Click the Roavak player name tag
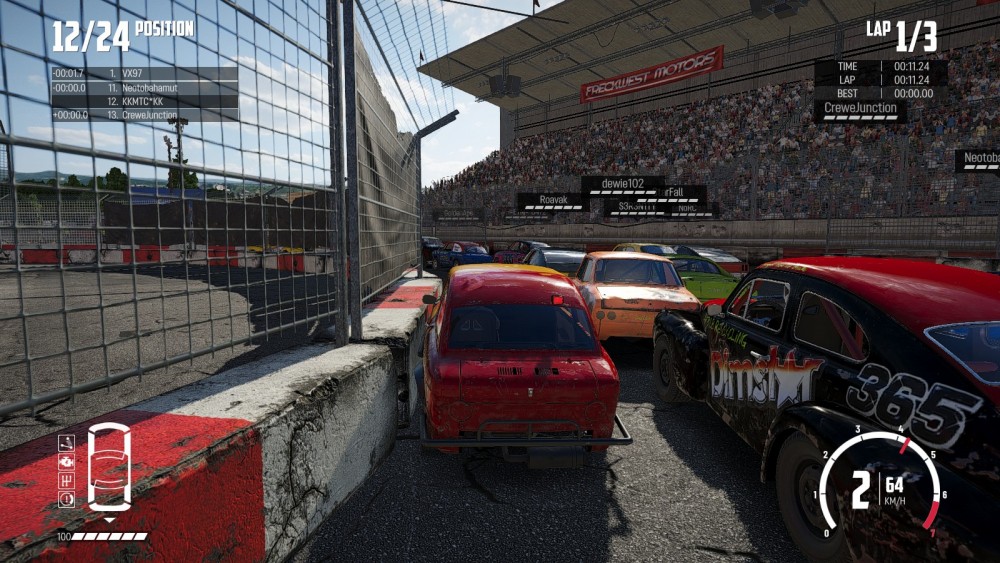 pyautogui.click(x=553, y=199)
